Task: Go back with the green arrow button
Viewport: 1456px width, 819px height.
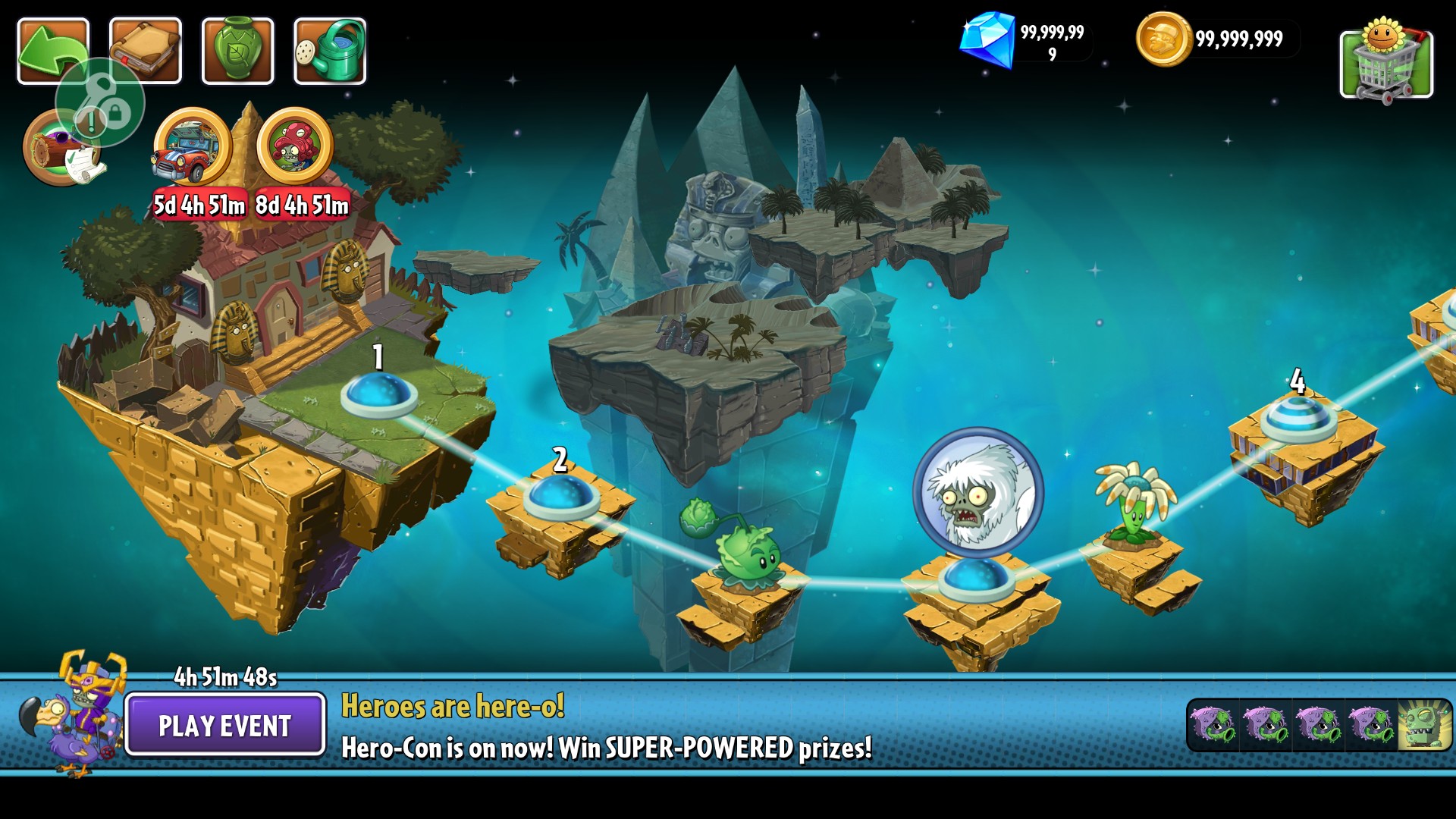Action: (53, 51)
